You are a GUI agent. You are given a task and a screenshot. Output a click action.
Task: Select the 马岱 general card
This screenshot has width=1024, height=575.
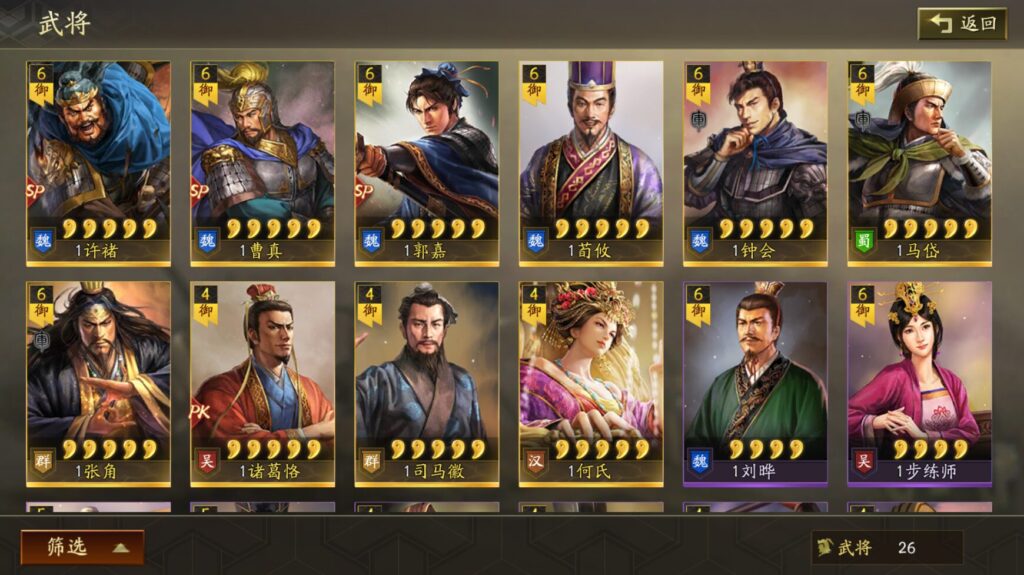(x=919, y=163)
